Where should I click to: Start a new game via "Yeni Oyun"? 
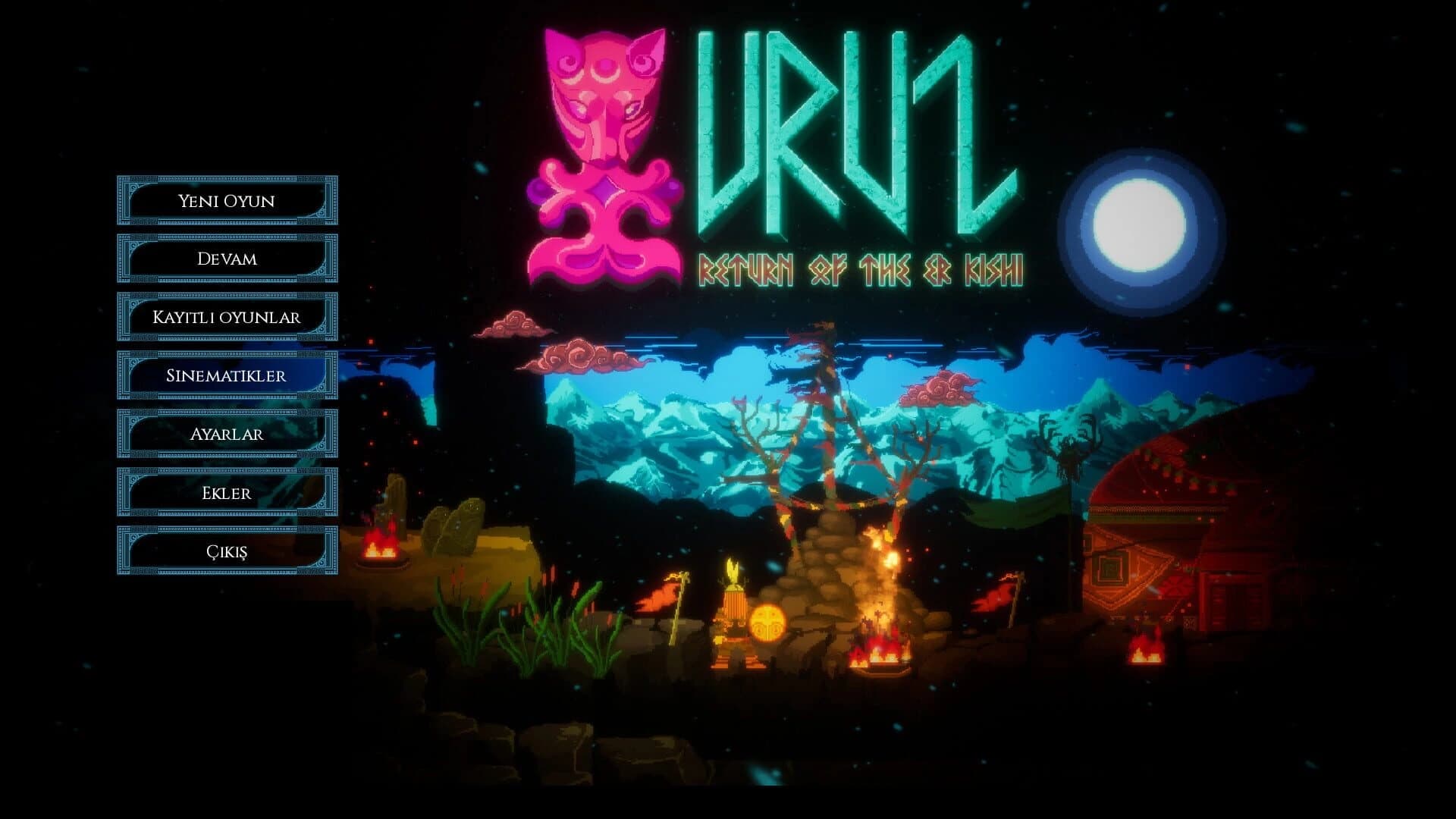225,199
